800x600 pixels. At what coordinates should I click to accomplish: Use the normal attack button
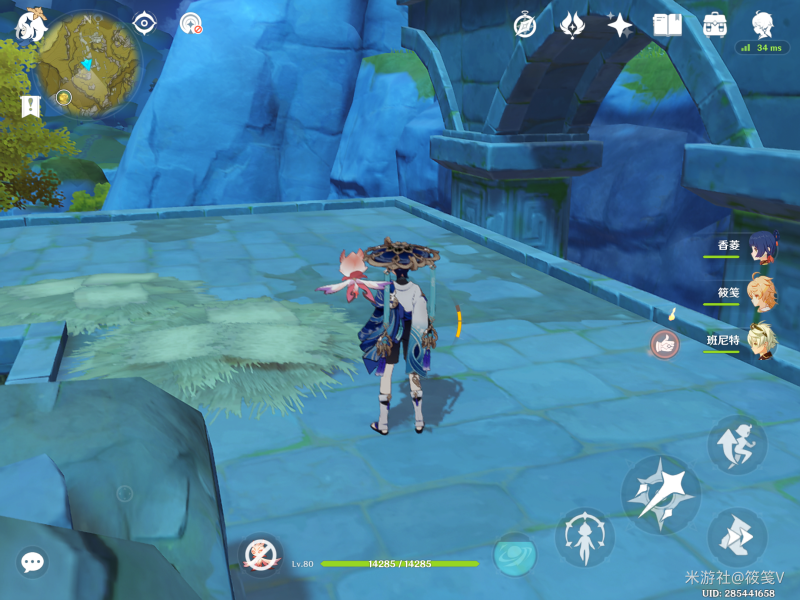pyautogui.click(x=660, y=493)
